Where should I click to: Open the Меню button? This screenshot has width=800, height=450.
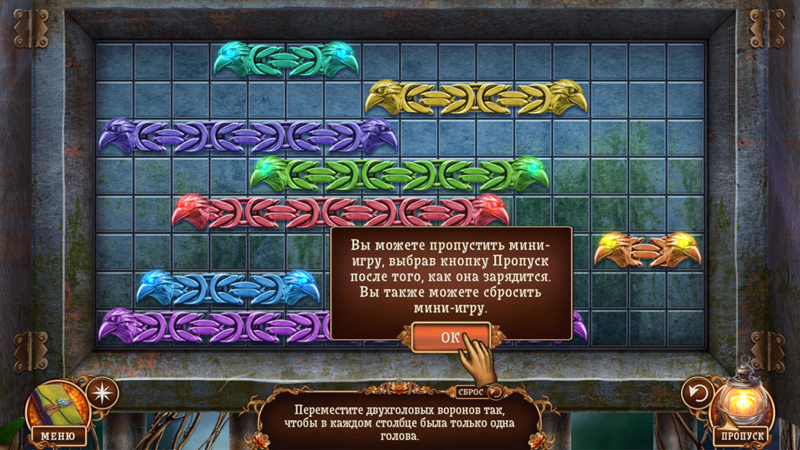(x=58, y=434)
